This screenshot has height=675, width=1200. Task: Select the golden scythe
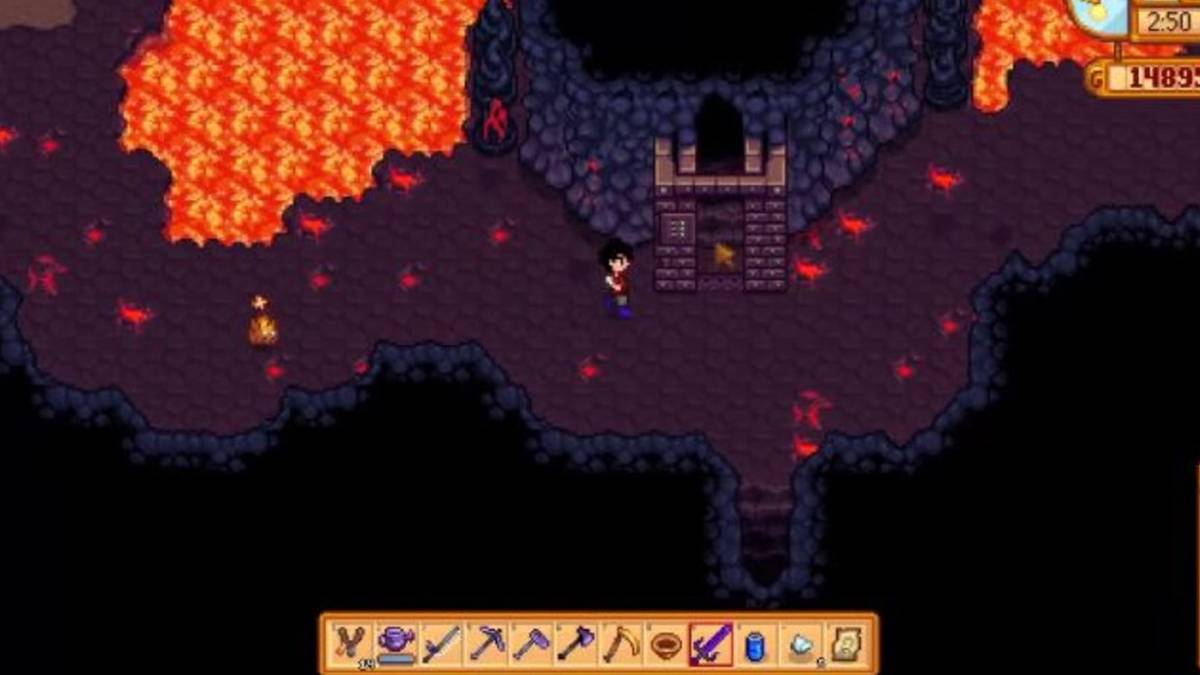(622, 643)
